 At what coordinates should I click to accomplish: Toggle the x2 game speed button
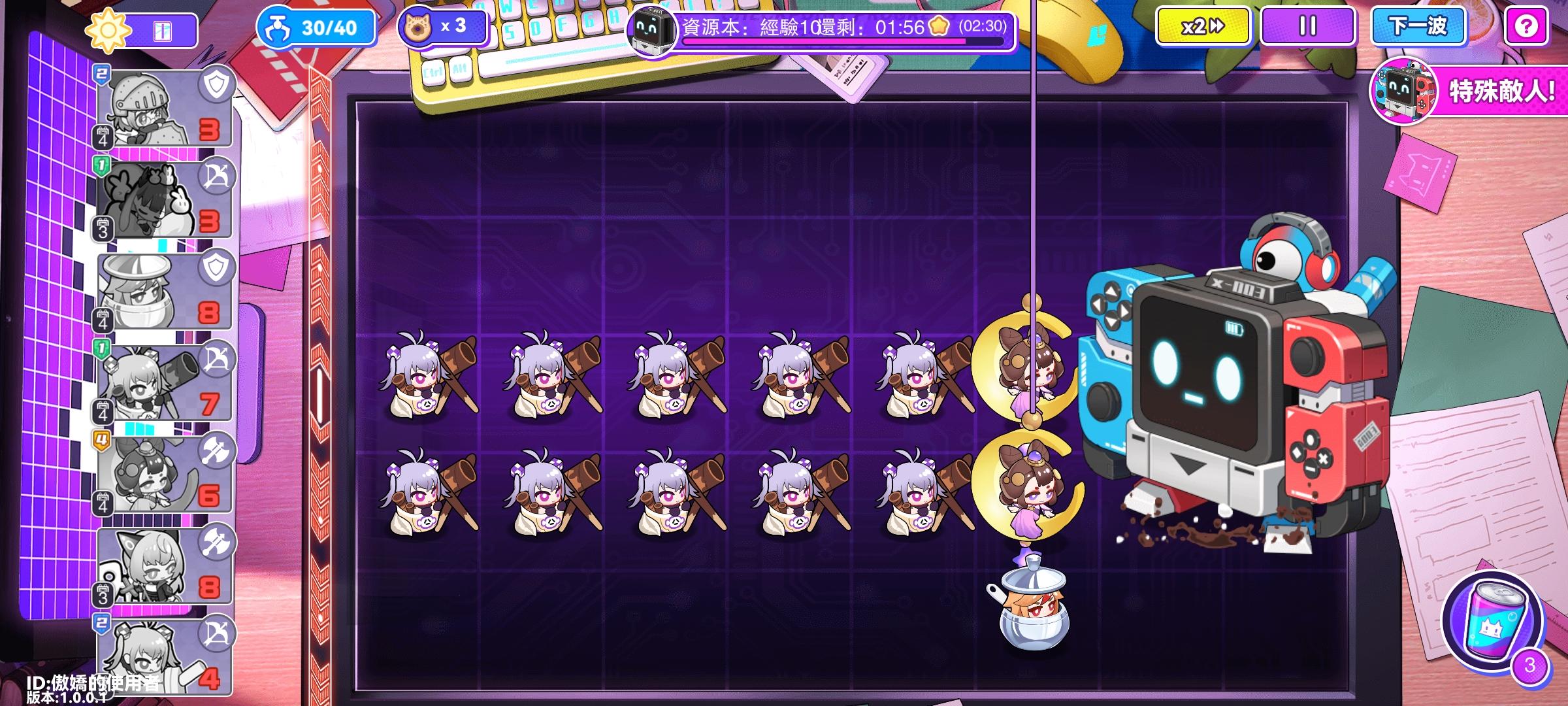click(x=1202, y=27)
